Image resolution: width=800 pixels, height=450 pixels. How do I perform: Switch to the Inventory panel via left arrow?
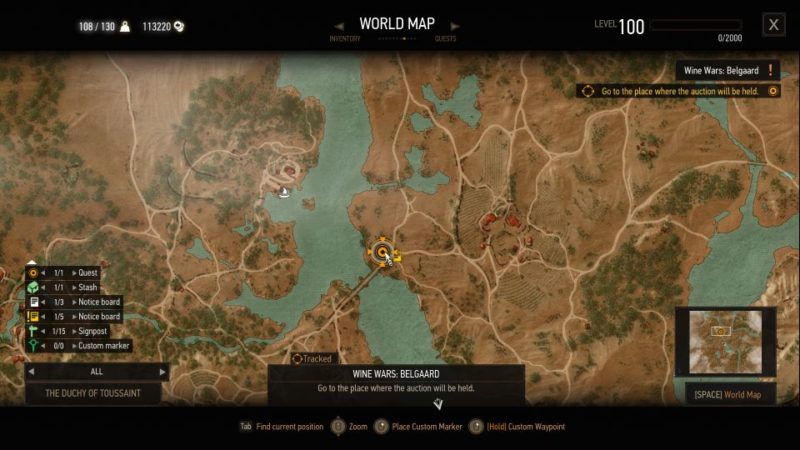[339, 25]
